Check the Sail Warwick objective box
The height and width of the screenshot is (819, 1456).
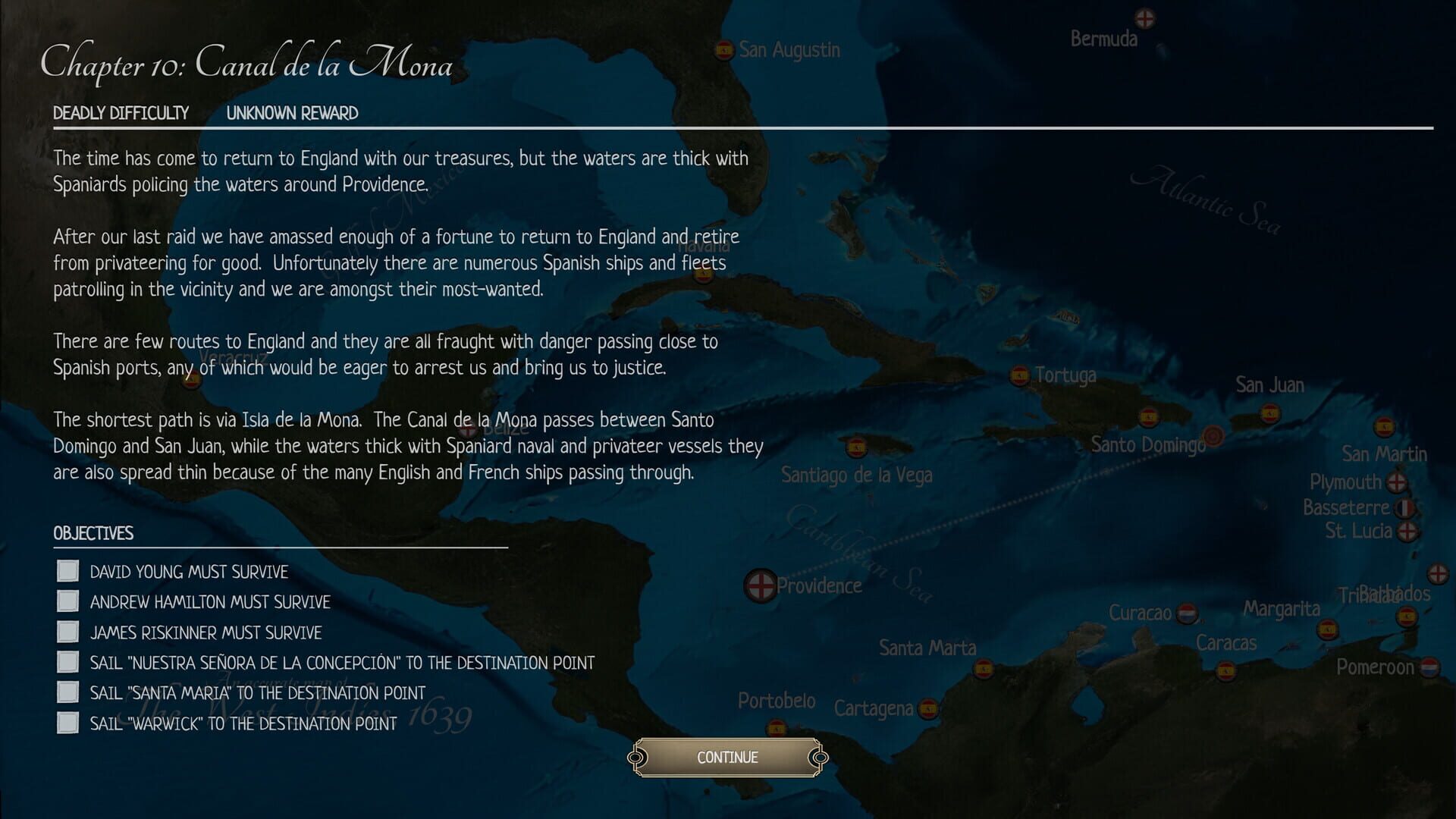click(x=67, y=722)
